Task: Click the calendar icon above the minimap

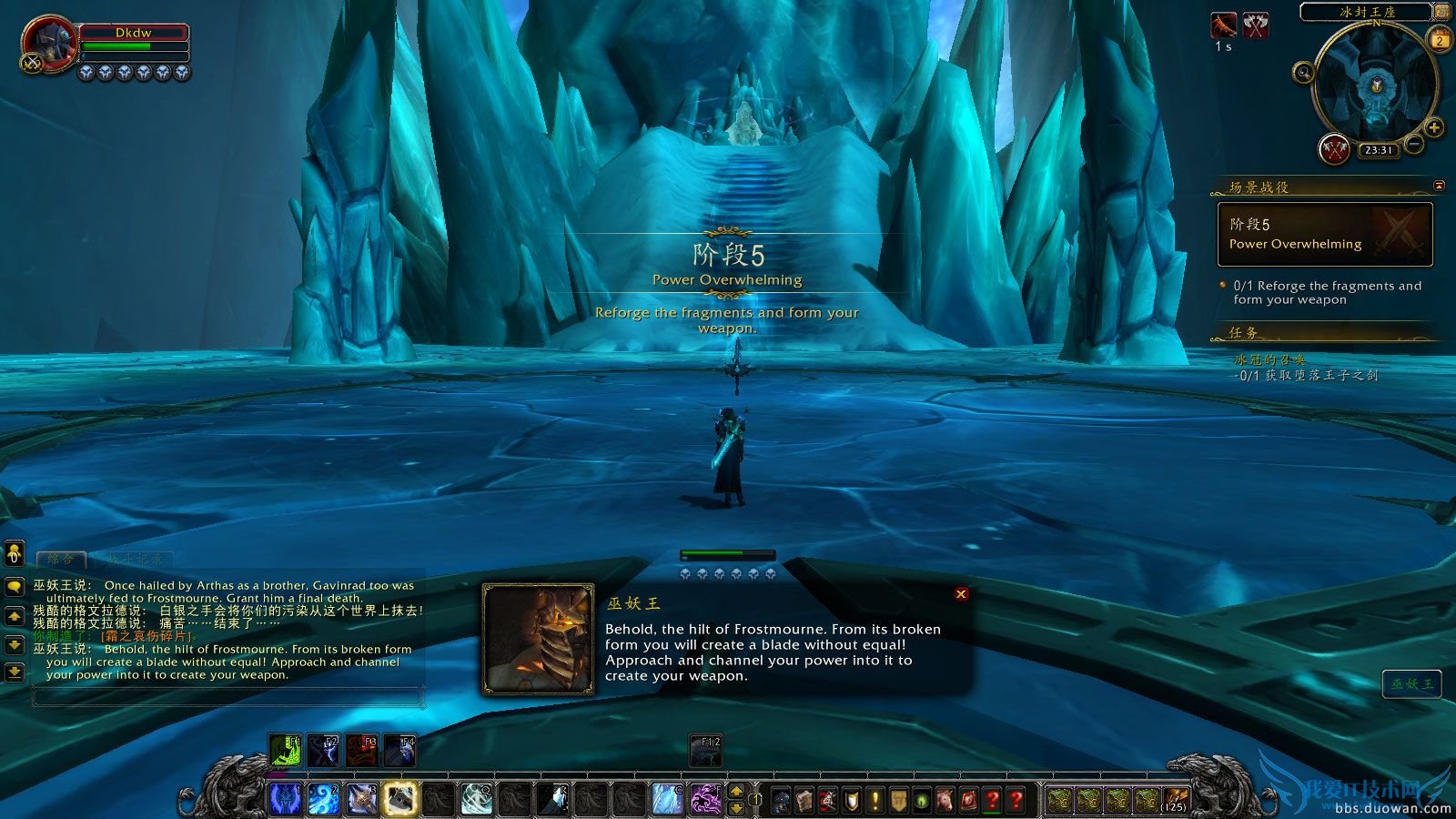Action: 1440,40
